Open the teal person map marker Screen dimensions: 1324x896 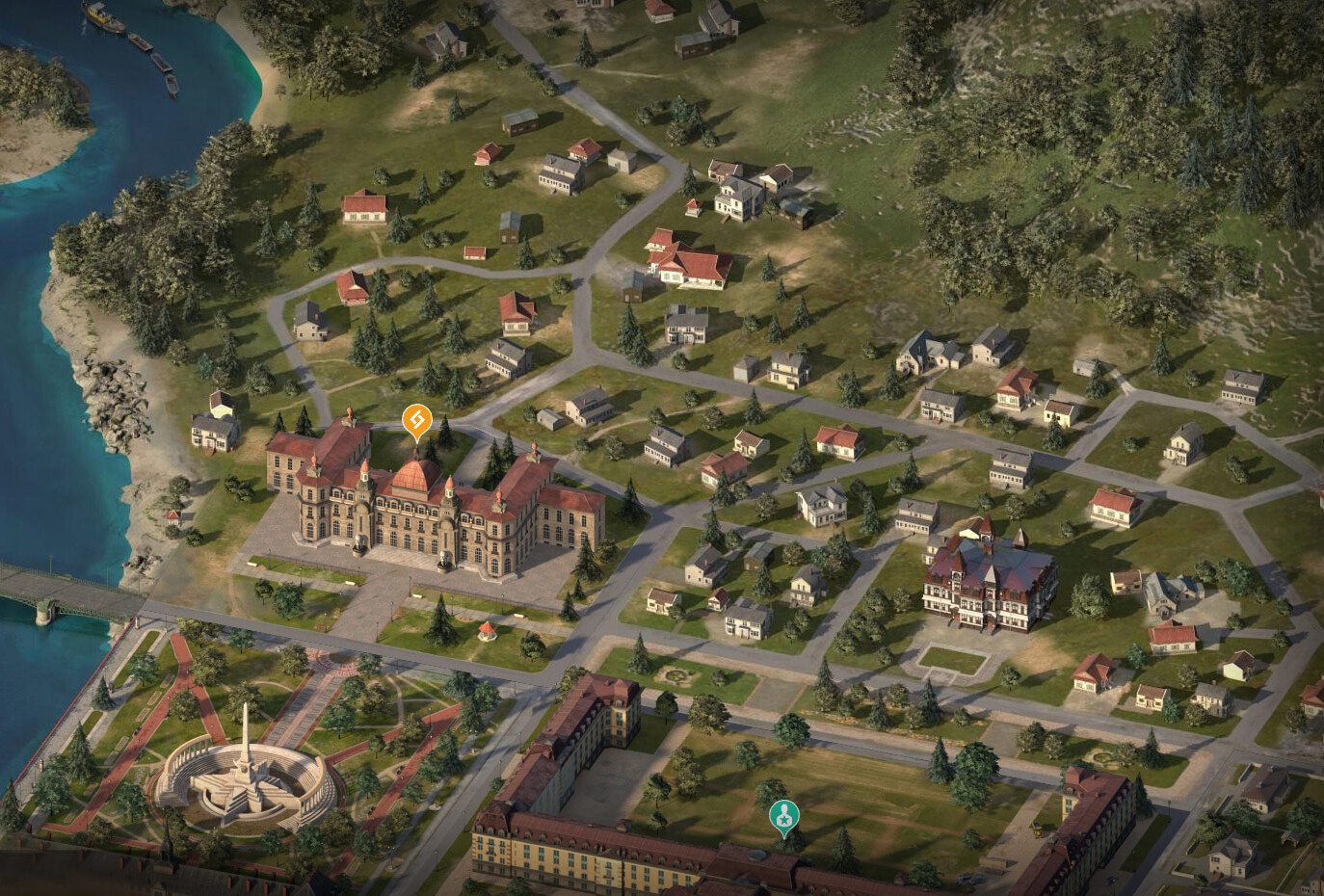click(784, 817)
